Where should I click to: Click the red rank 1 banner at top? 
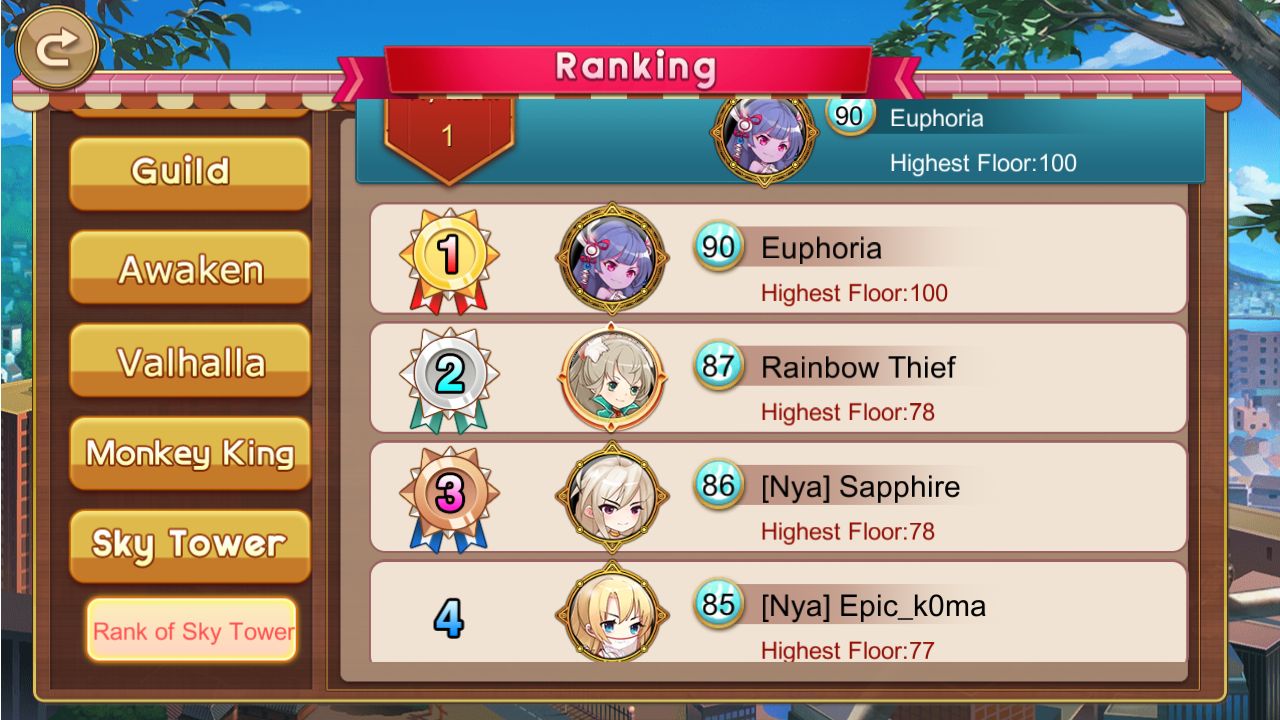(448, 132)
